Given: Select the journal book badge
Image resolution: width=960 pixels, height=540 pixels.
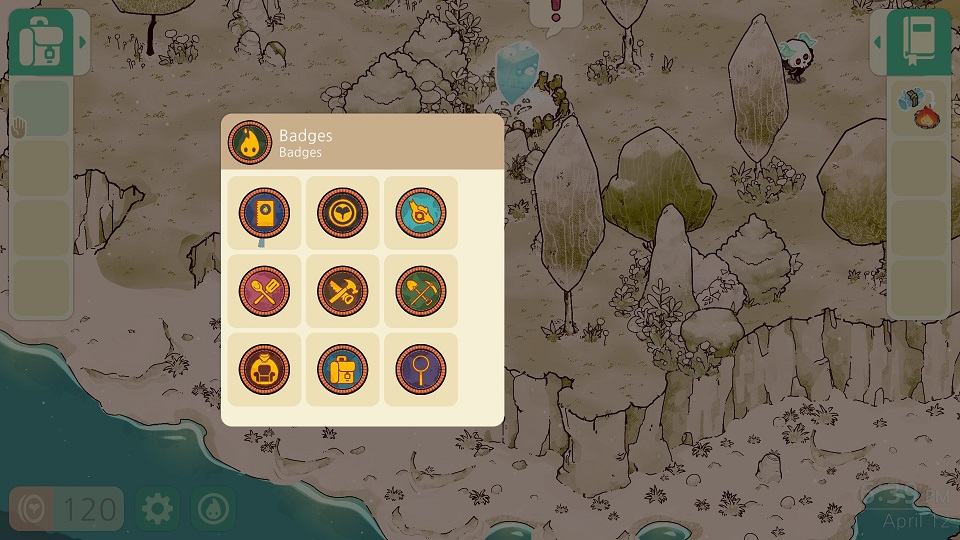Looking at the screenshot, I should coord(264,213).
